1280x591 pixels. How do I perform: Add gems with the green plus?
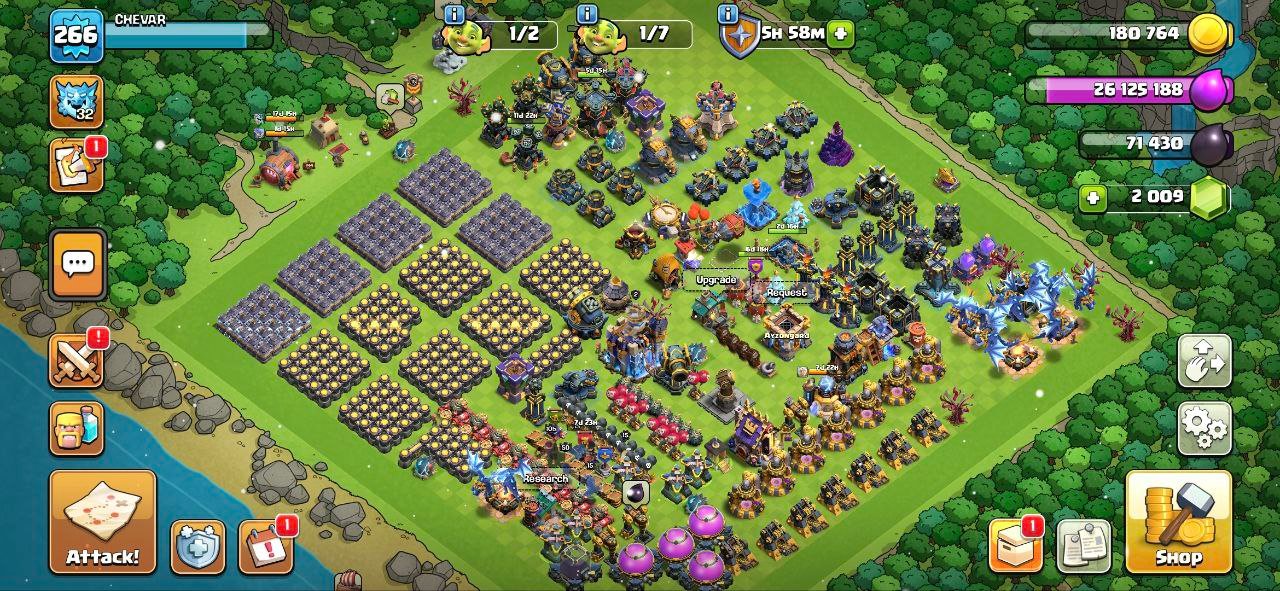point(1093,197)
